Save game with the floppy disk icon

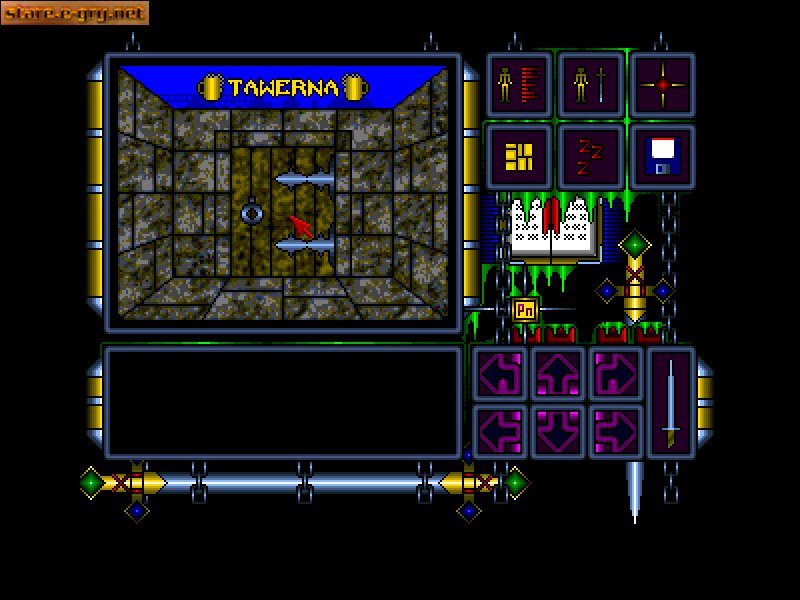click(662, 157)
